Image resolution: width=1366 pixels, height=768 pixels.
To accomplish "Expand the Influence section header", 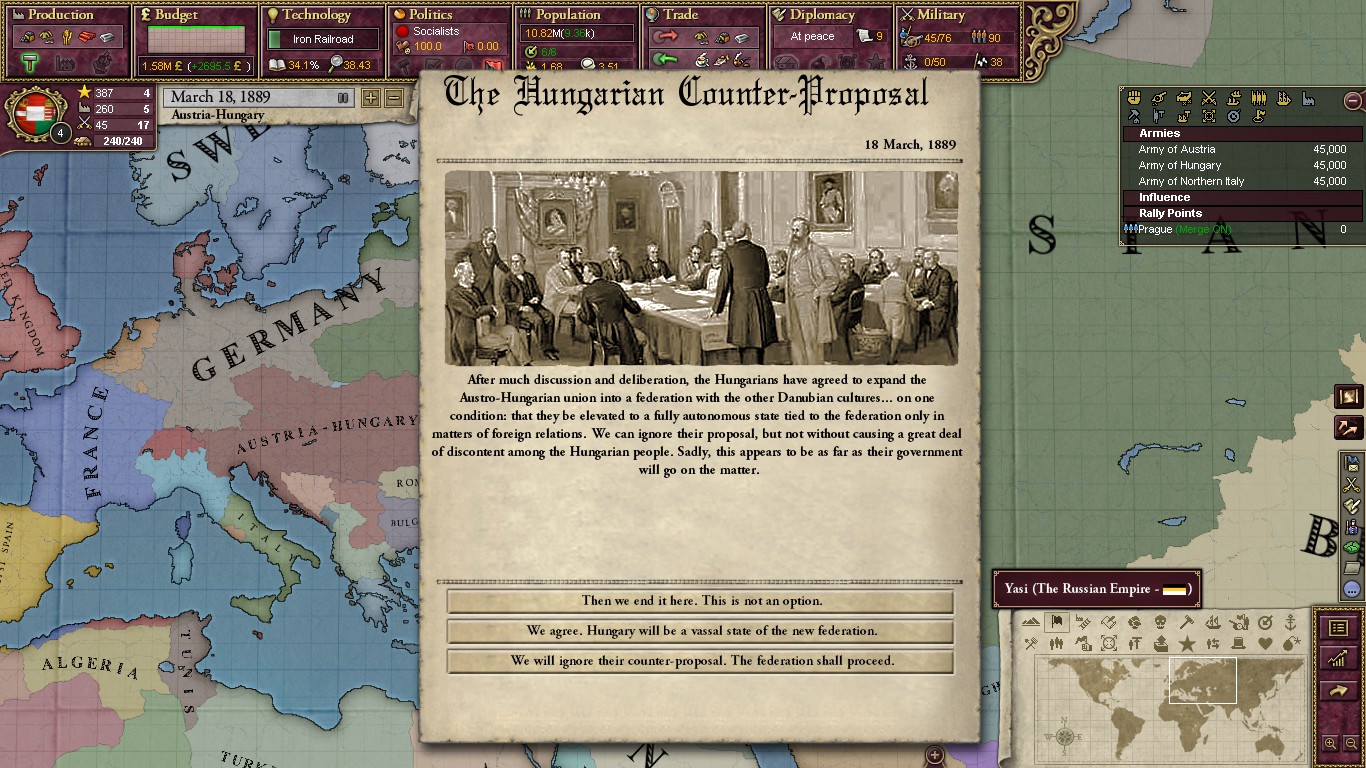I will click(x=1240, y=197).
